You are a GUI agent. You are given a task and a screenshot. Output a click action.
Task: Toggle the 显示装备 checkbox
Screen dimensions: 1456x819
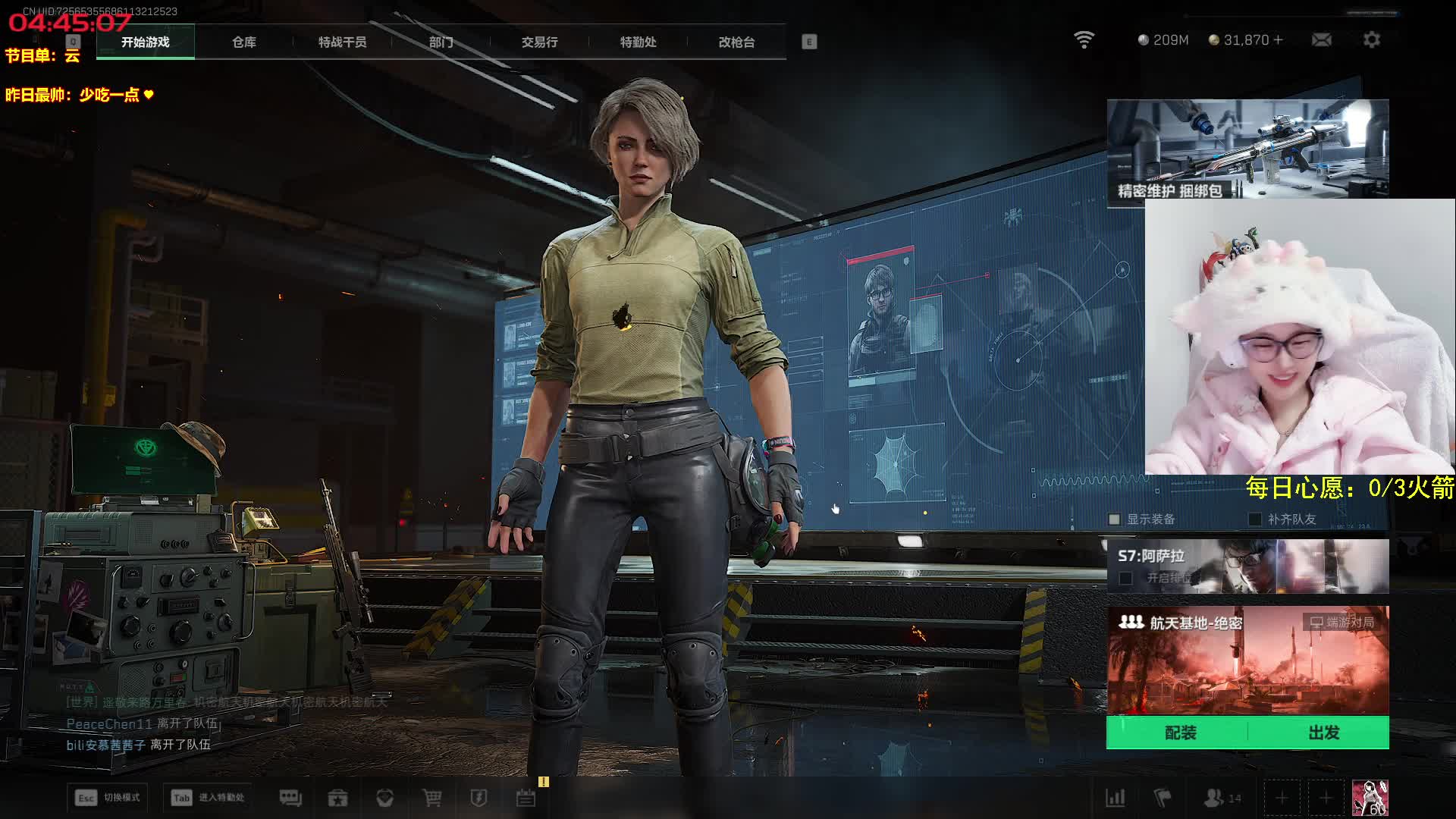(1114, 519)
